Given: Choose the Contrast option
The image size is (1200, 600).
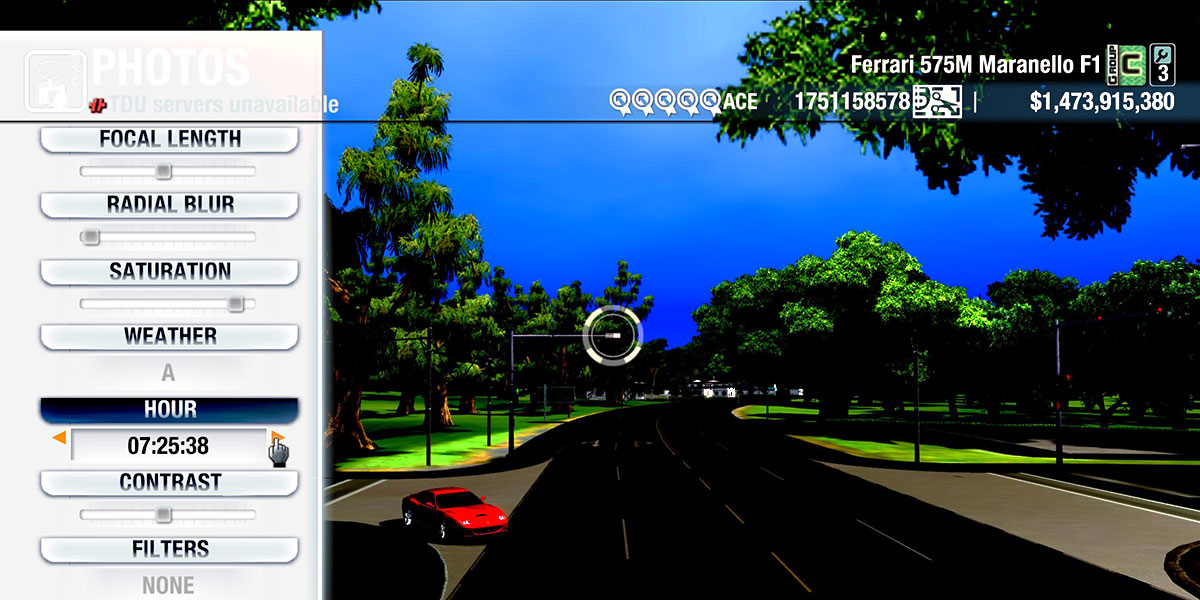Looking at the screenshot, I should 169,482.
